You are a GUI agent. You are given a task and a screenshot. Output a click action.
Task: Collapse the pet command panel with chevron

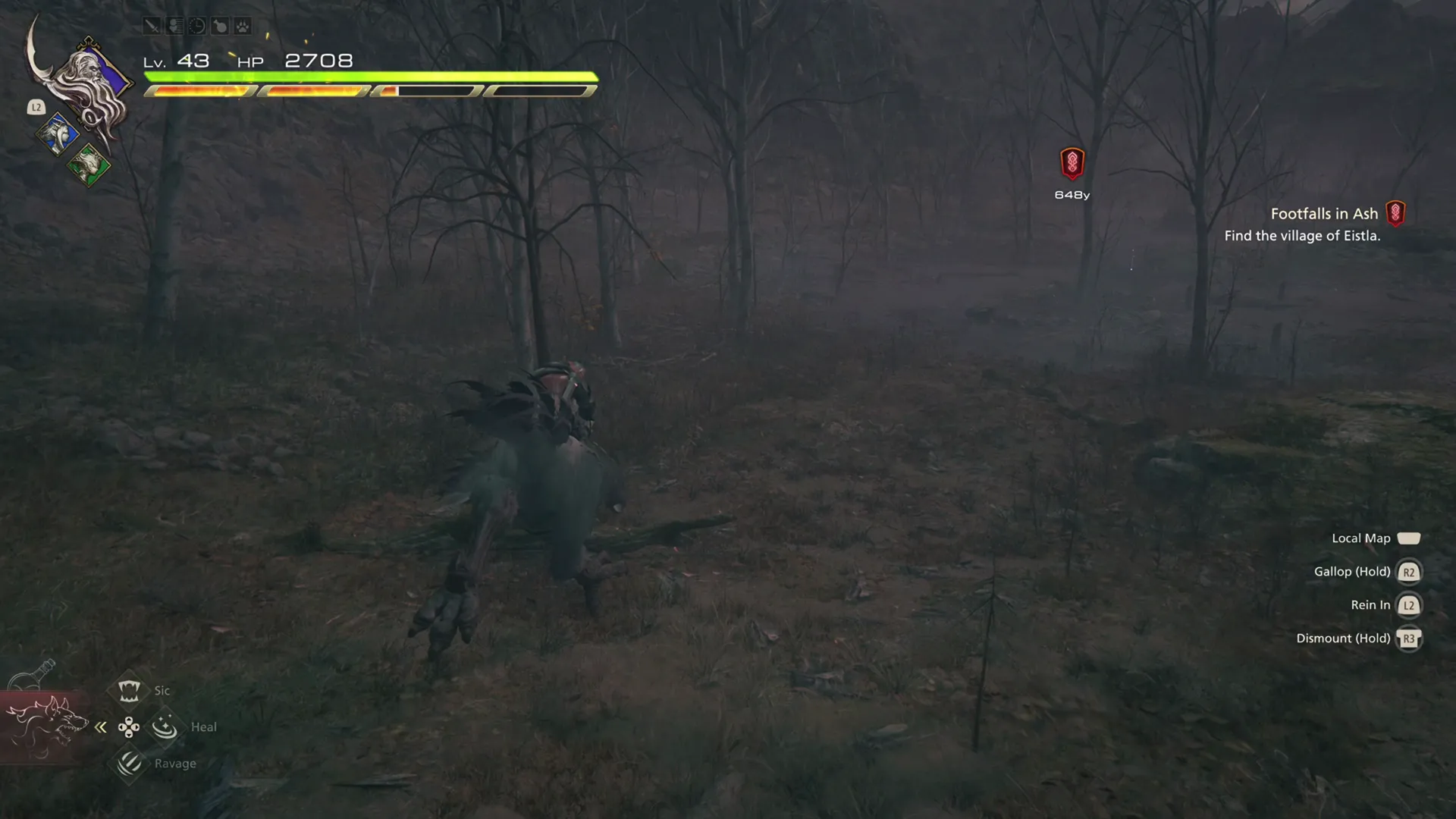point(101,726)
